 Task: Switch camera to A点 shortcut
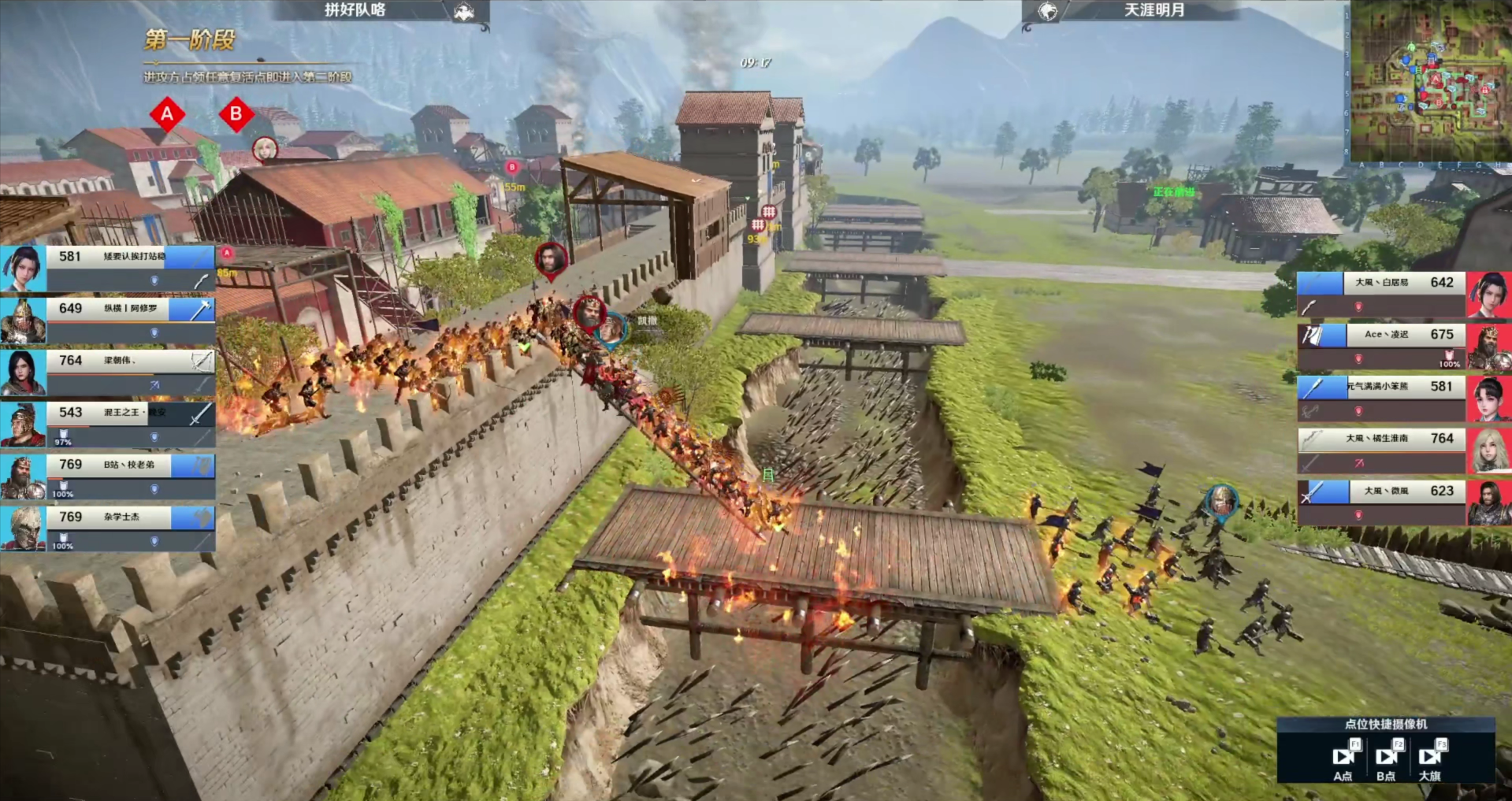1343,758
